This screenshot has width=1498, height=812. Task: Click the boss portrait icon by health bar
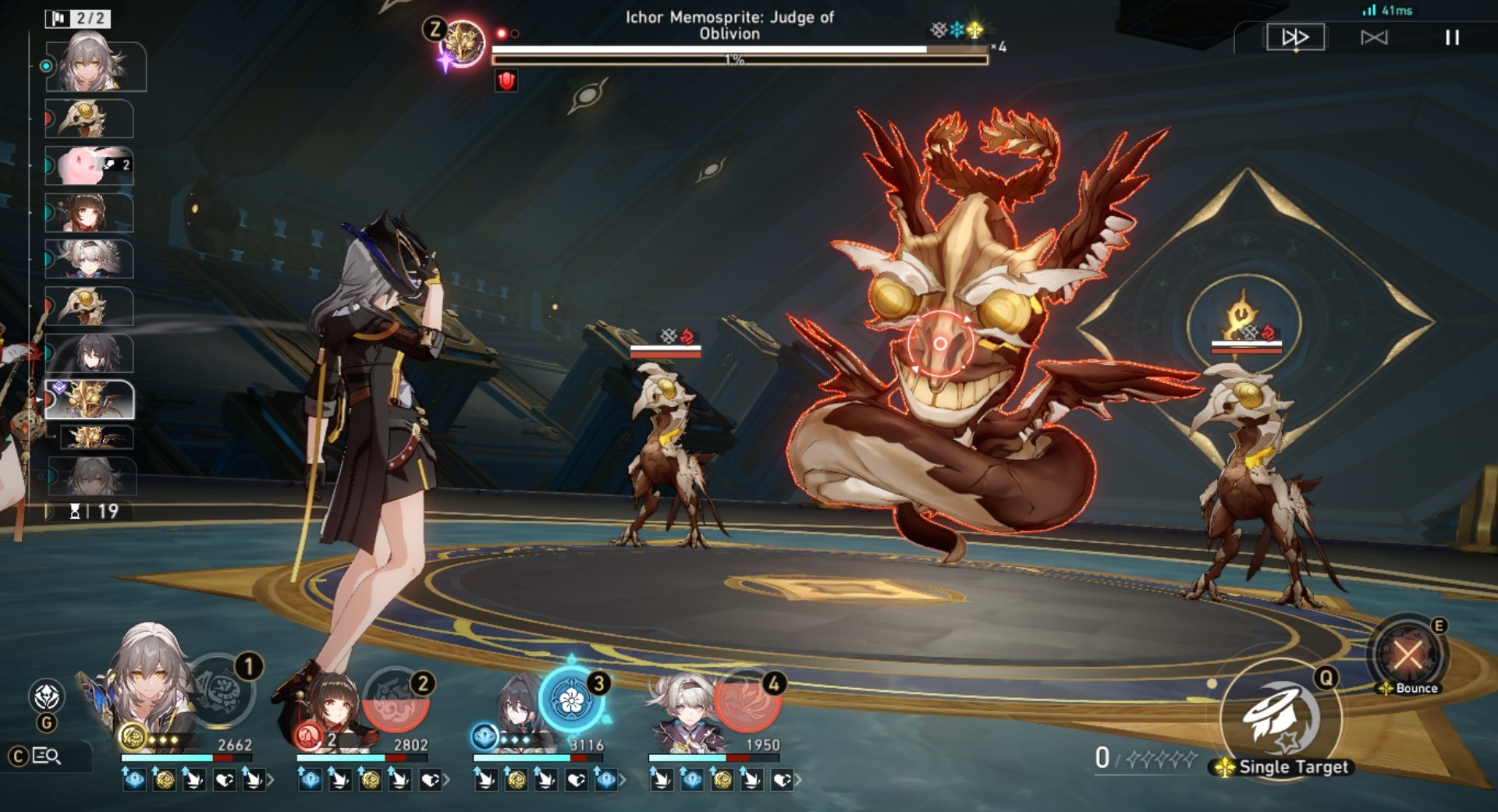coord(462,43)
